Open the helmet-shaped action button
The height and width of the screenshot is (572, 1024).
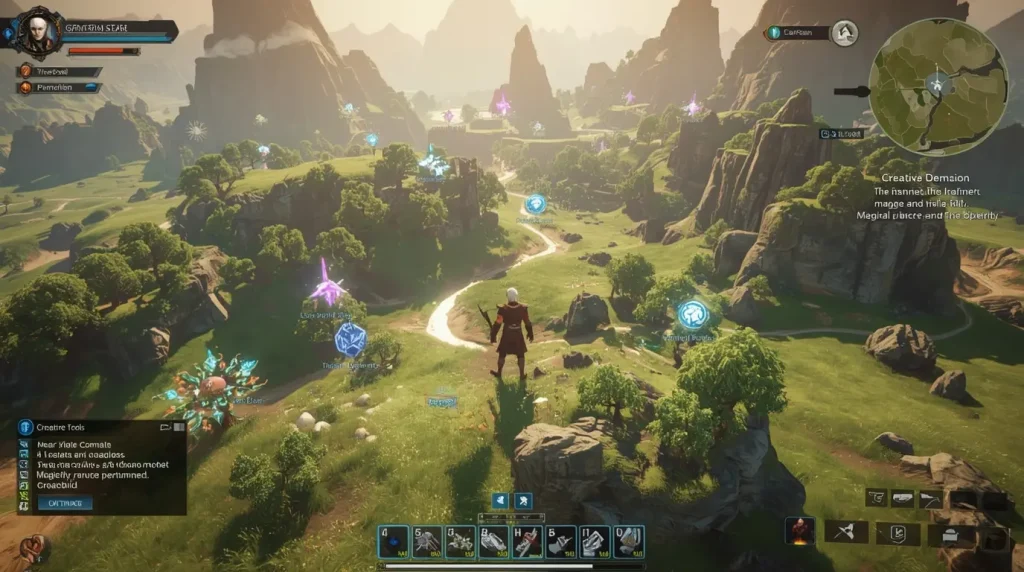tap(951, 532)
